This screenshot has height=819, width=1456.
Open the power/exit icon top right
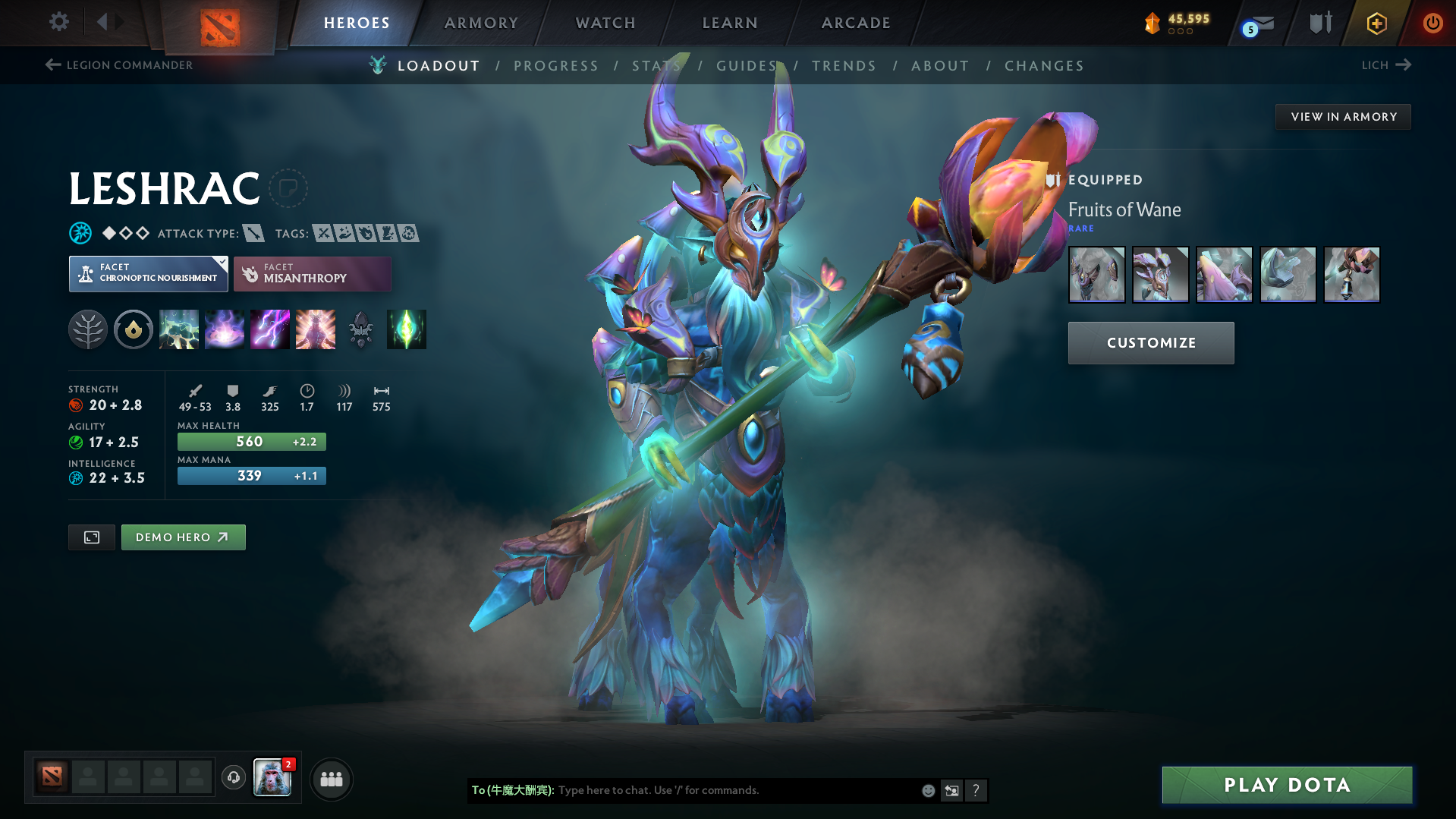1432,23
